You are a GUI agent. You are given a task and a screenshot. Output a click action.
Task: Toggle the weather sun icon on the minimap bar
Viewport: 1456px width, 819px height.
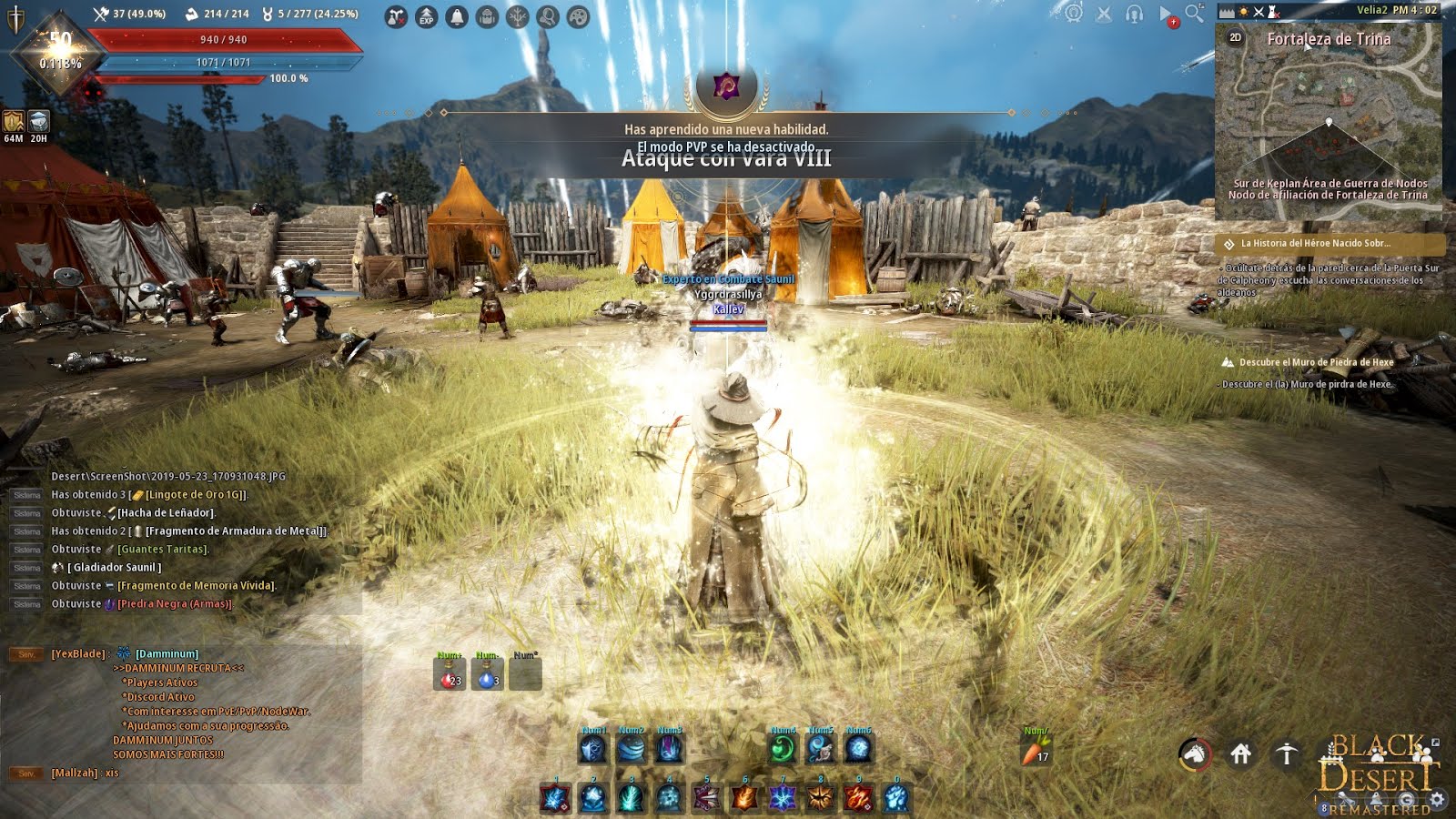pyautogui.click(x=1245, y=12)
